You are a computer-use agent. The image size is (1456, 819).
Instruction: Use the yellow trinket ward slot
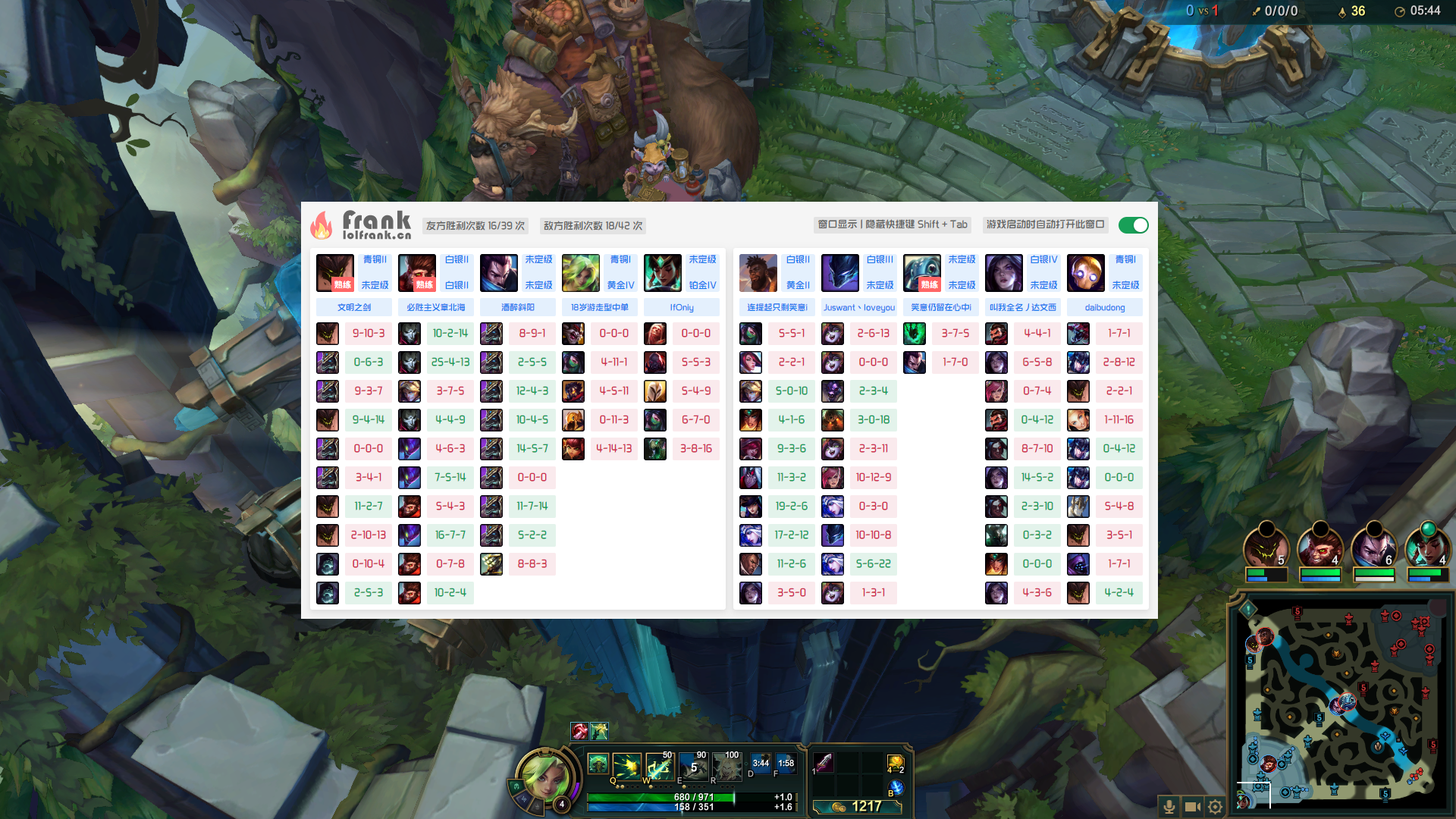(895, 762)
